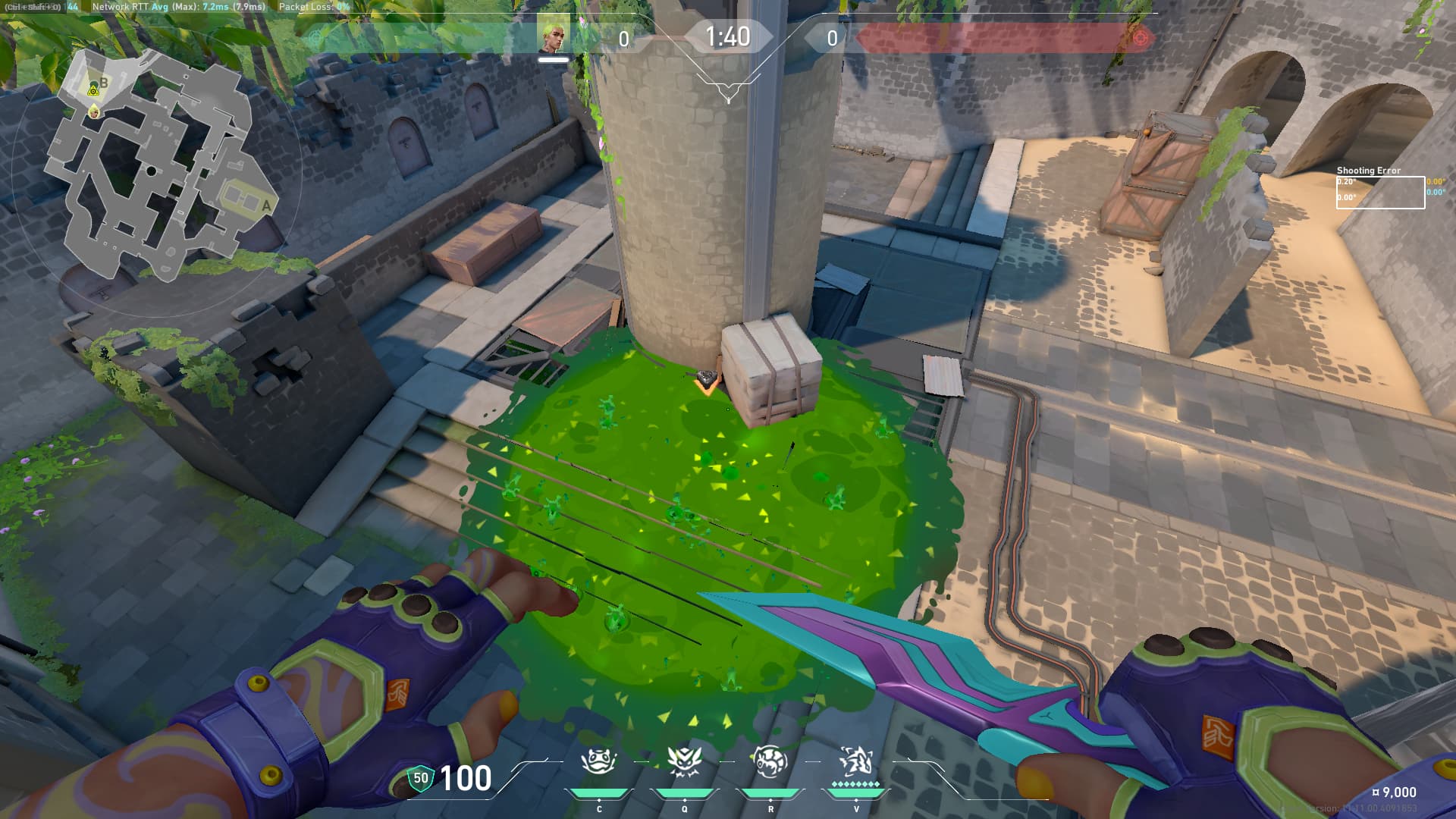Viewport: 1456px width, 819px height.
Task: Select the Wingman ability icon
Action: (684, 761)
